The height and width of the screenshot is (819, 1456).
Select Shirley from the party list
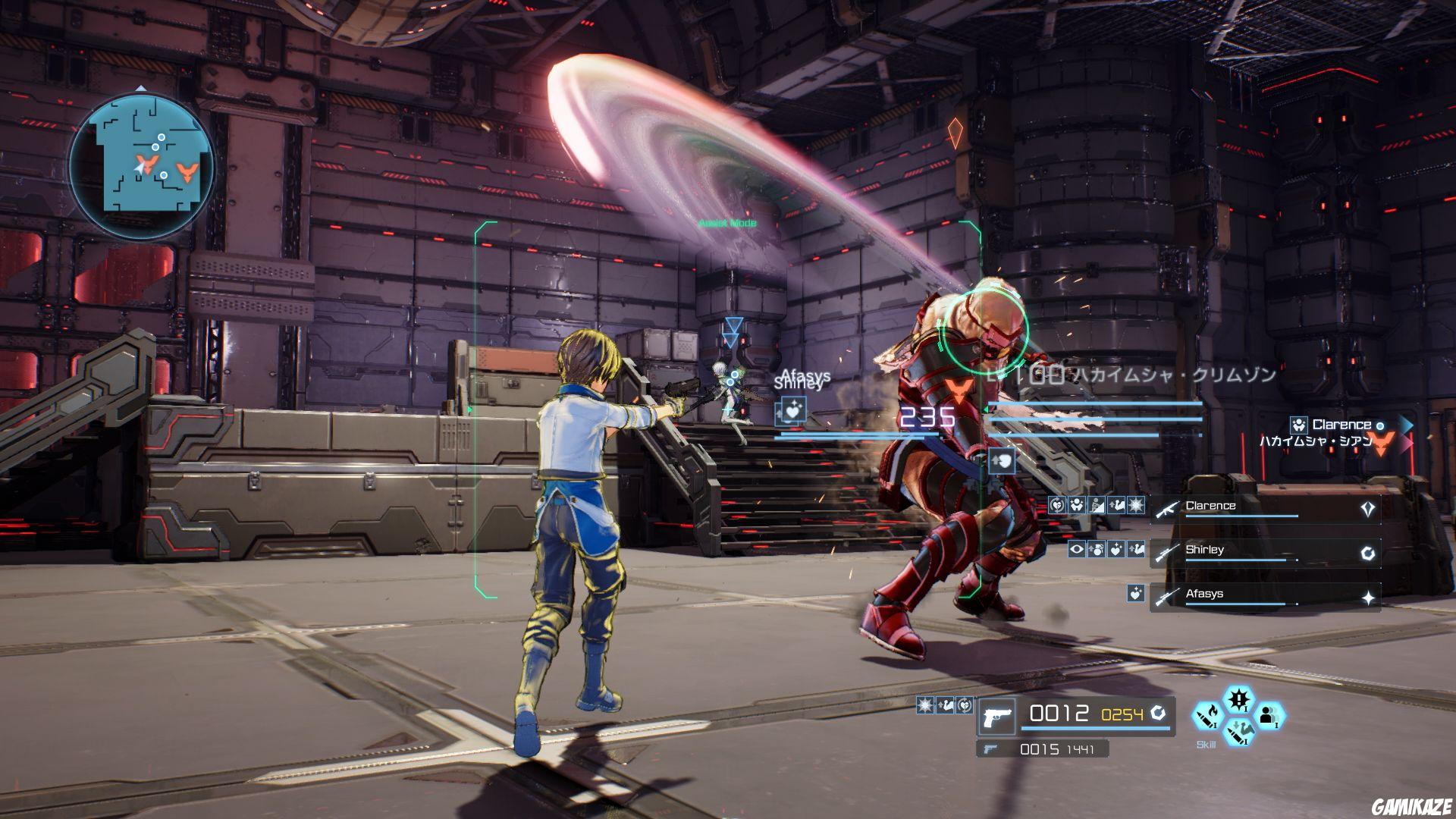[1206, 550]
